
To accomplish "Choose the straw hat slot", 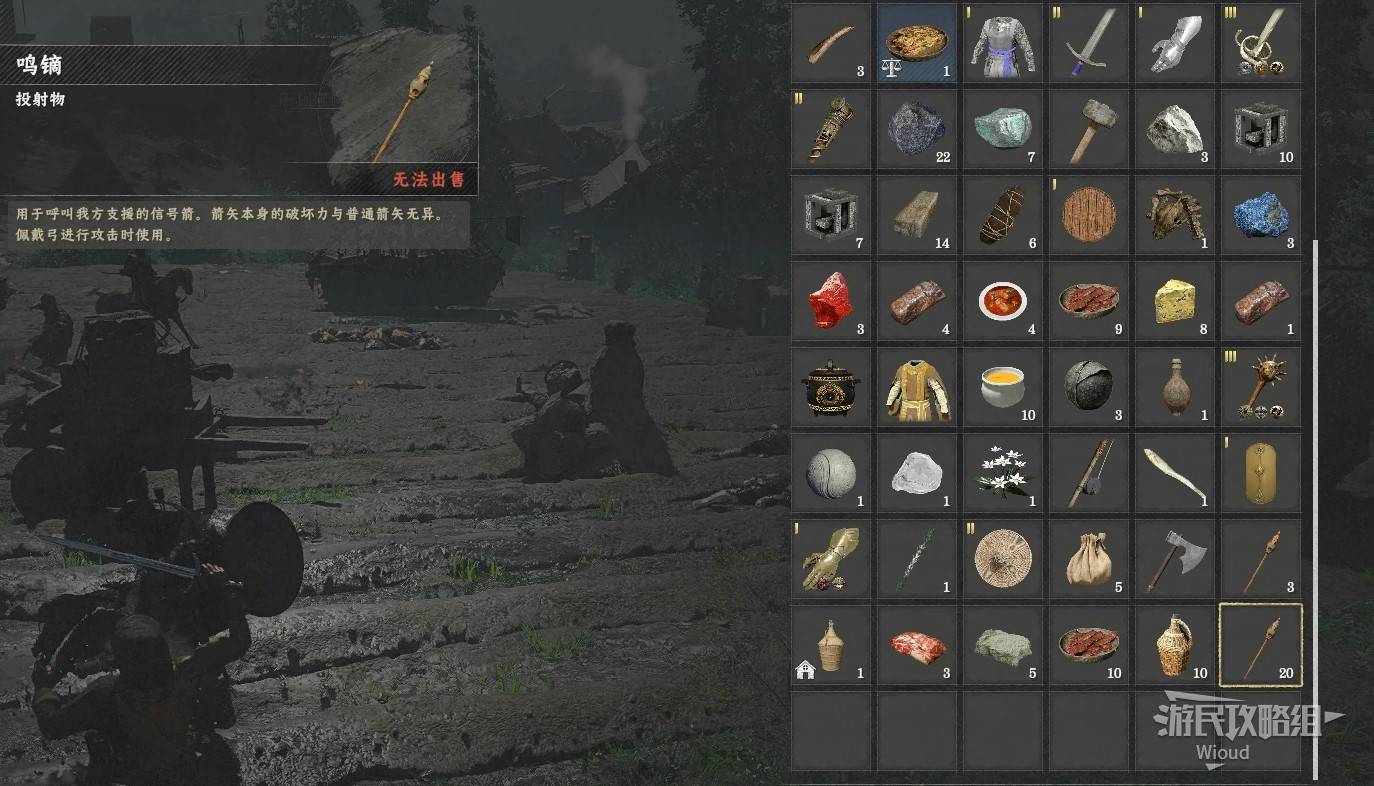I will (1003, 559).
